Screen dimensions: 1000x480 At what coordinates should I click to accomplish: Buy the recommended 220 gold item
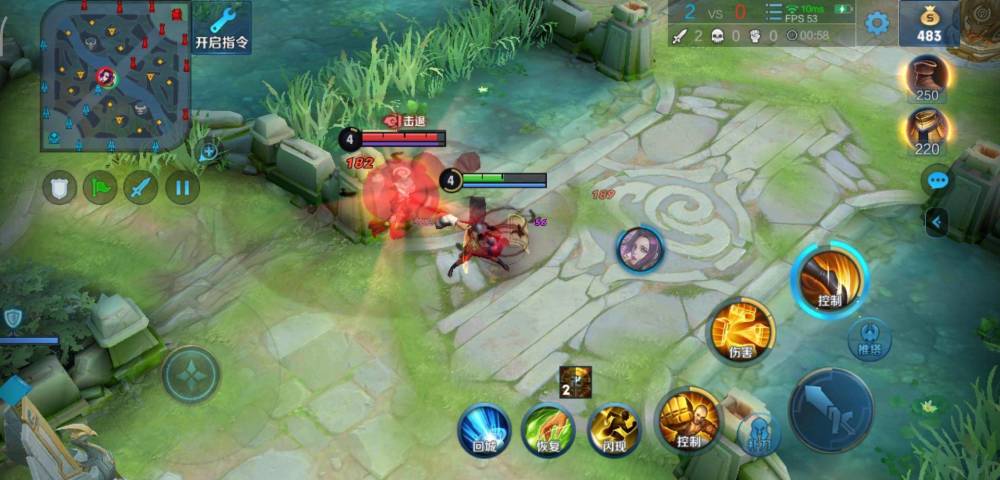[928, 131]
